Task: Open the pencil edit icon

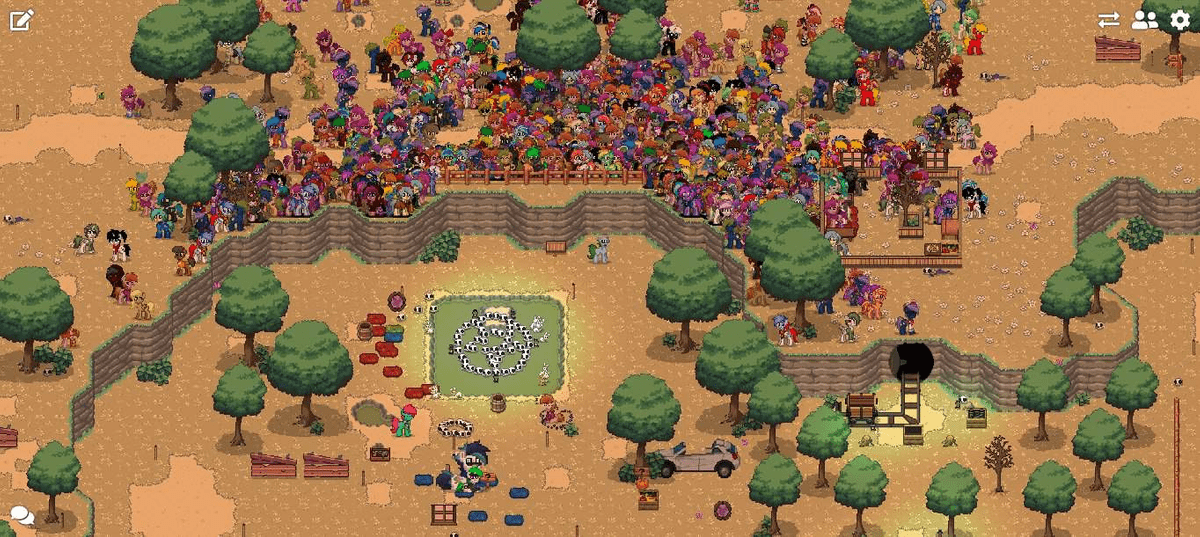Action: click(x=21, y=20)
